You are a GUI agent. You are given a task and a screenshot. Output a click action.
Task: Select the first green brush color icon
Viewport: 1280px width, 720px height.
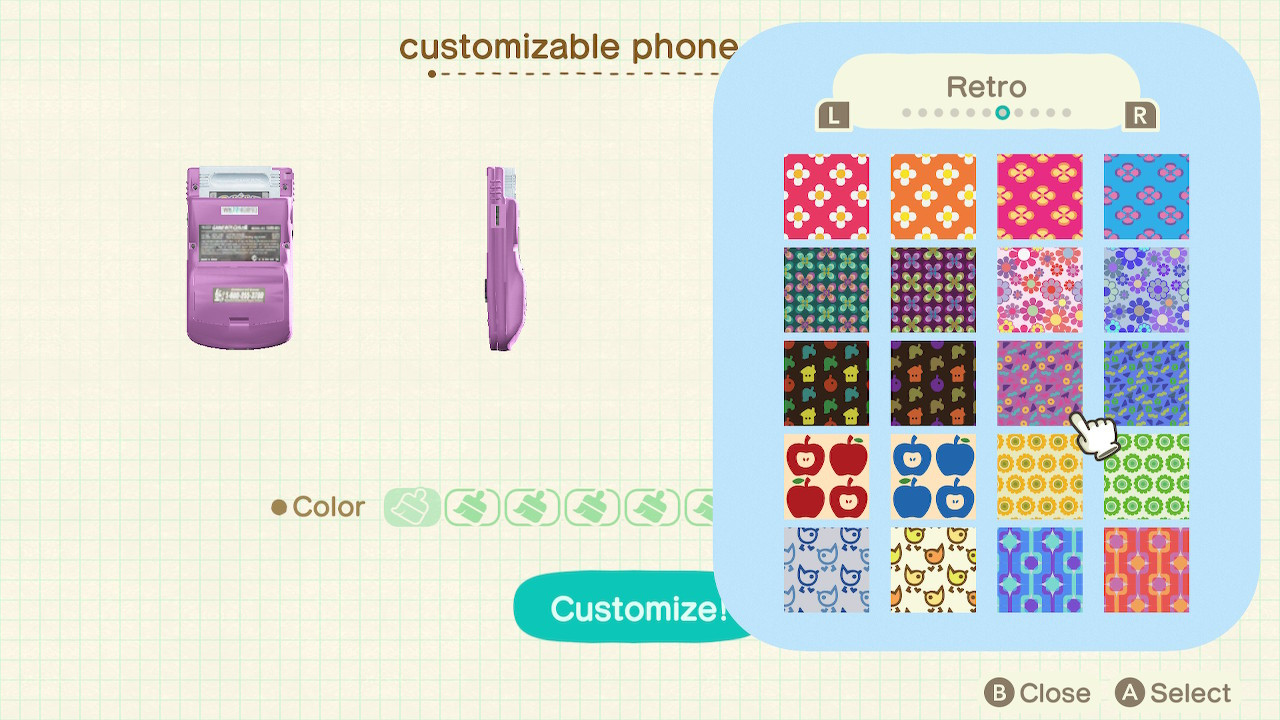410,508
